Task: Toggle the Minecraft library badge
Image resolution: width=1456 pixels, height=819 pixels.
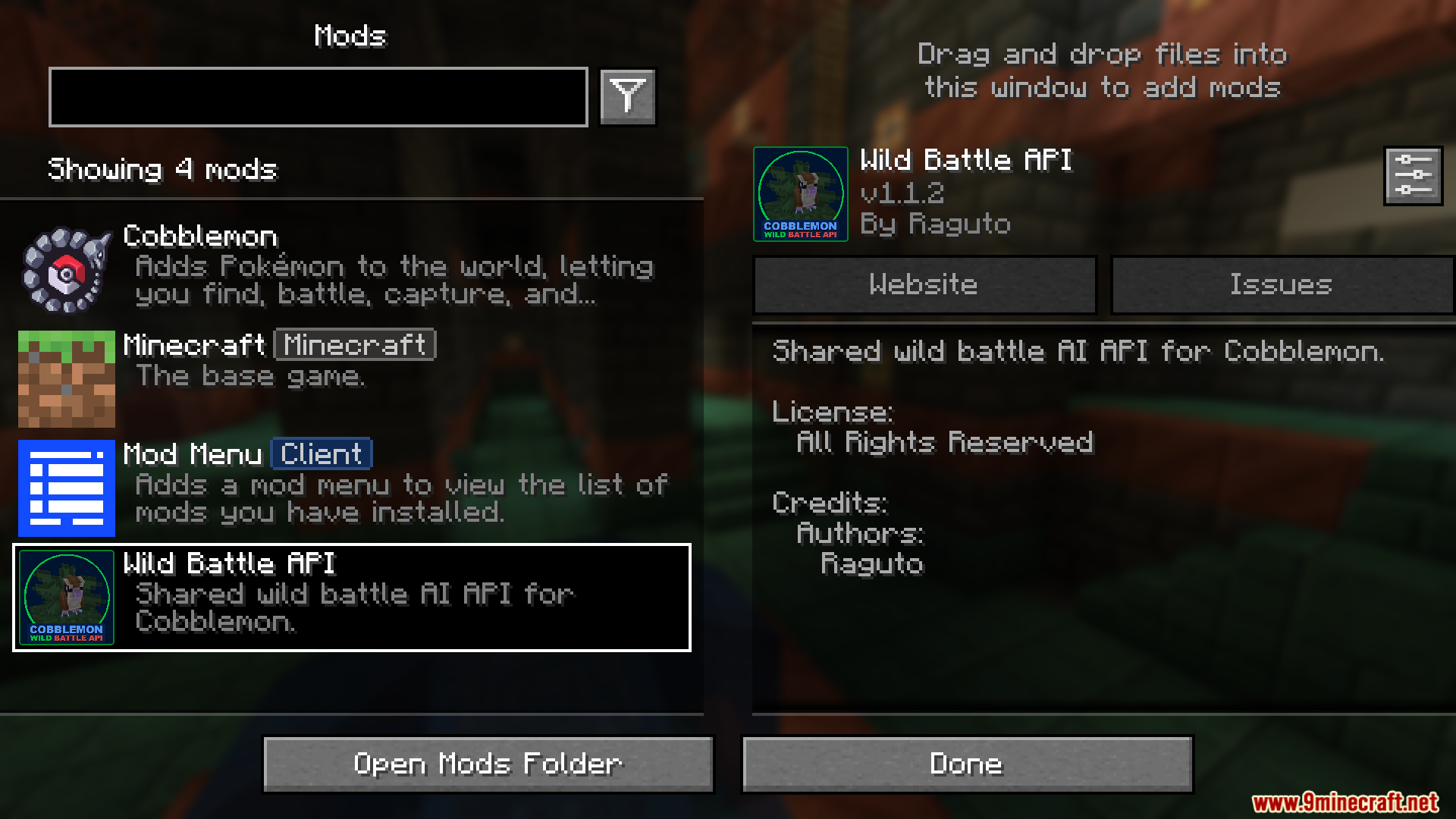Action: coord(353,345)
